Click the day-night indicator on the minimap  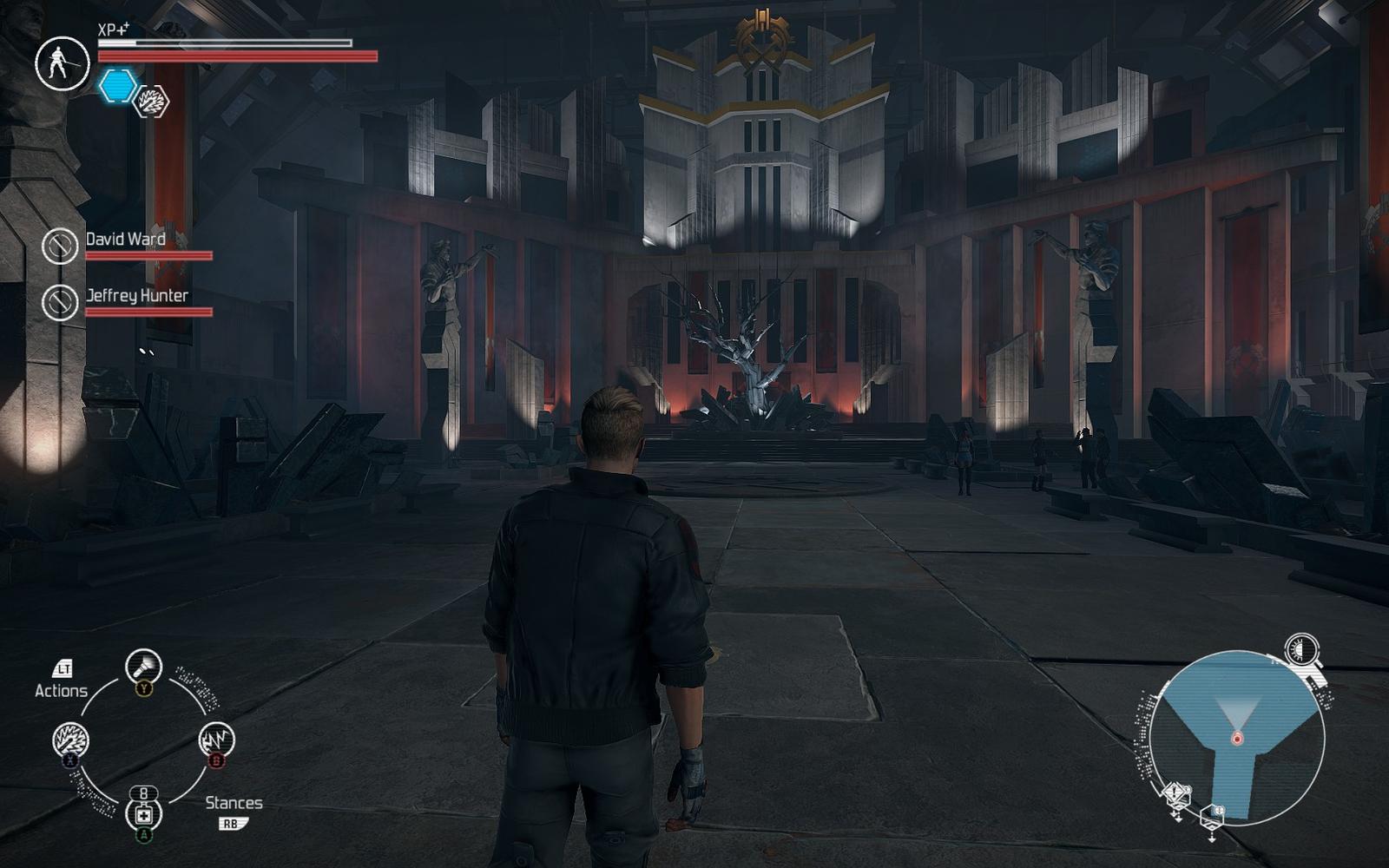coord(1301,649)
